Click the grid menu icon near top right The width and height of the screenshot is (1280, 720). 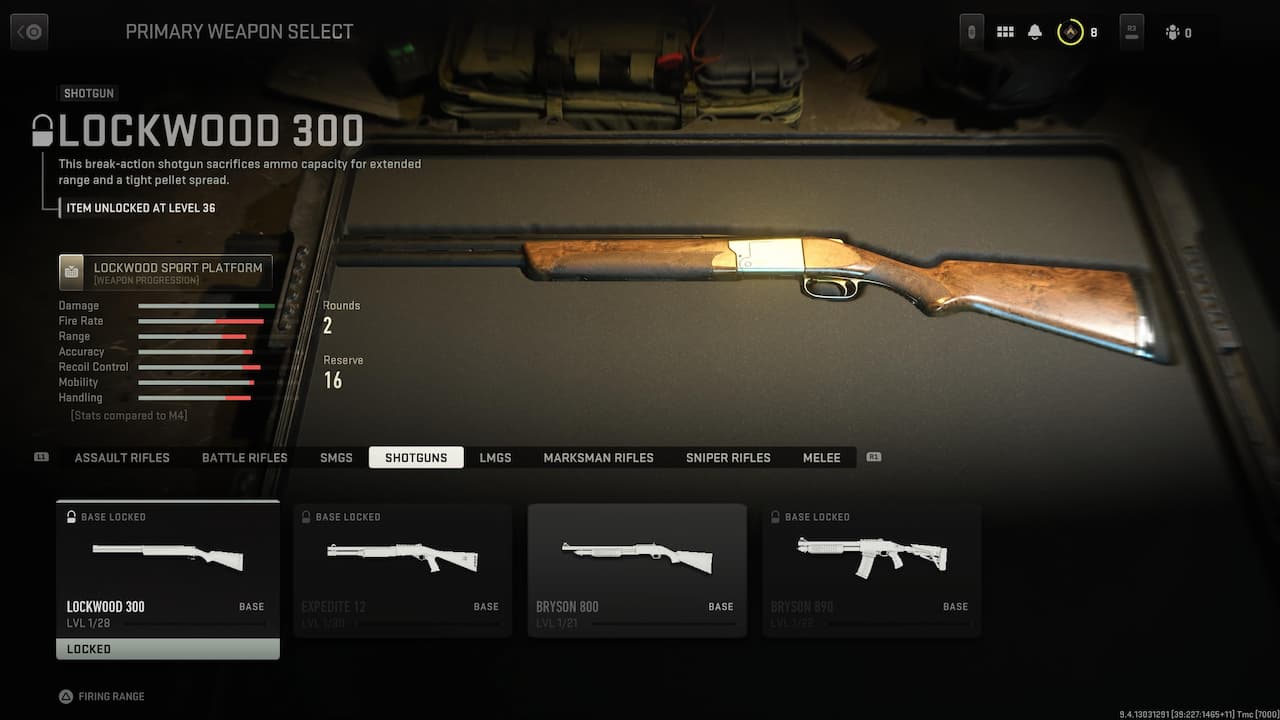click(x=1005, y=31)
